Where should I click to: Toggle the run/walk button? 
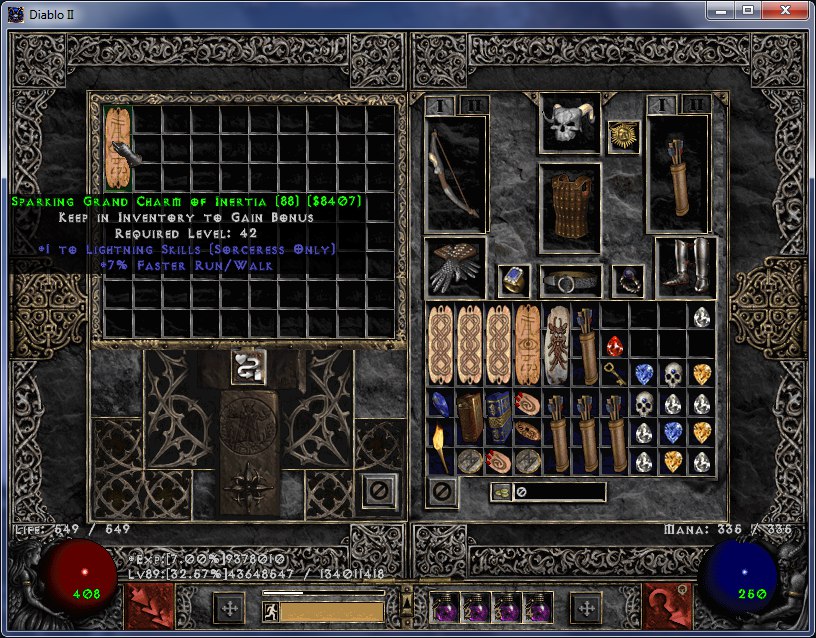[x=269, y=610]
